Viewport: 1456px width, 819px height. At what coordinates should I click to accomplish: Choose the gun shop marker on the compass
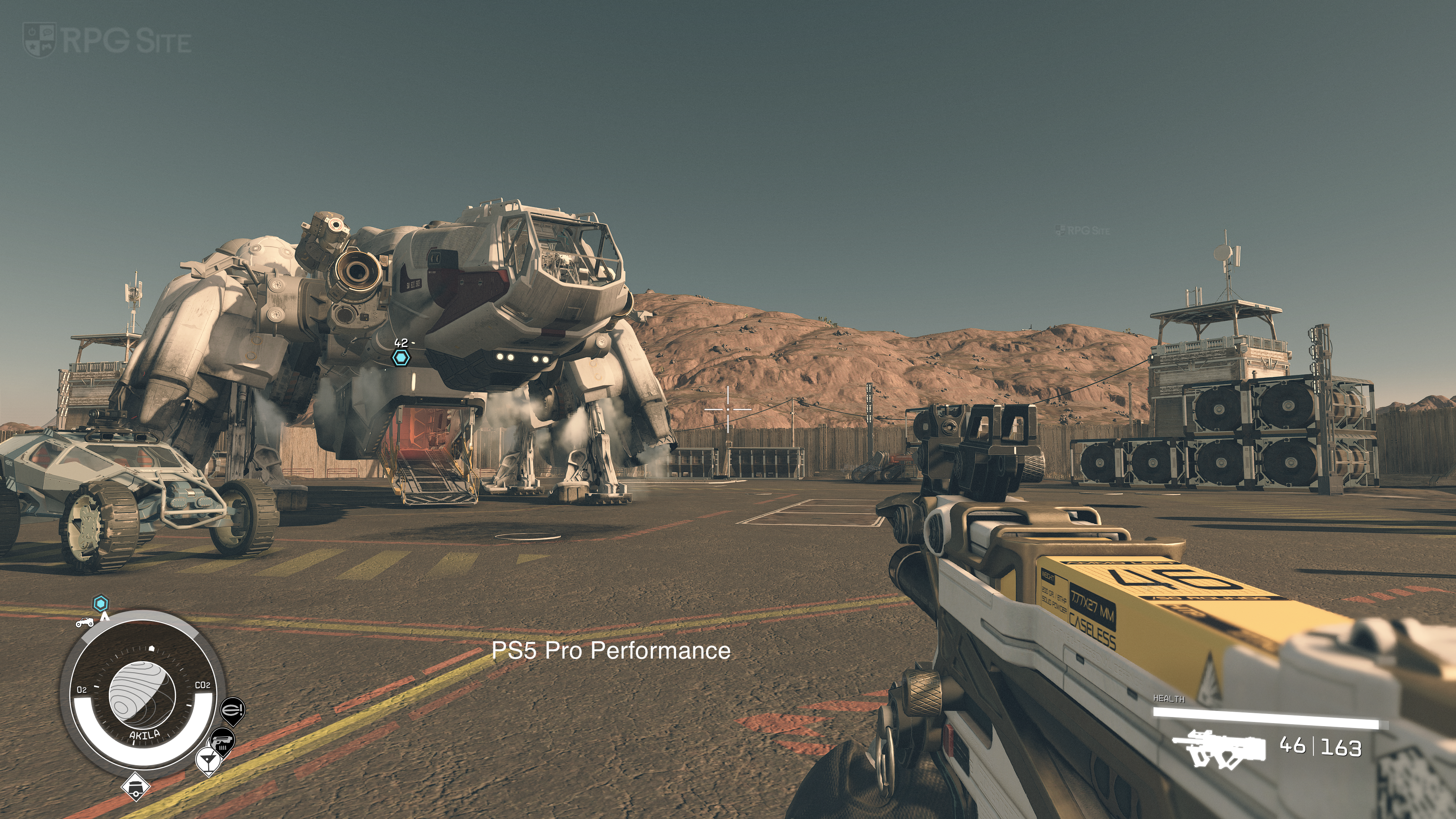[x=222, y=741]
